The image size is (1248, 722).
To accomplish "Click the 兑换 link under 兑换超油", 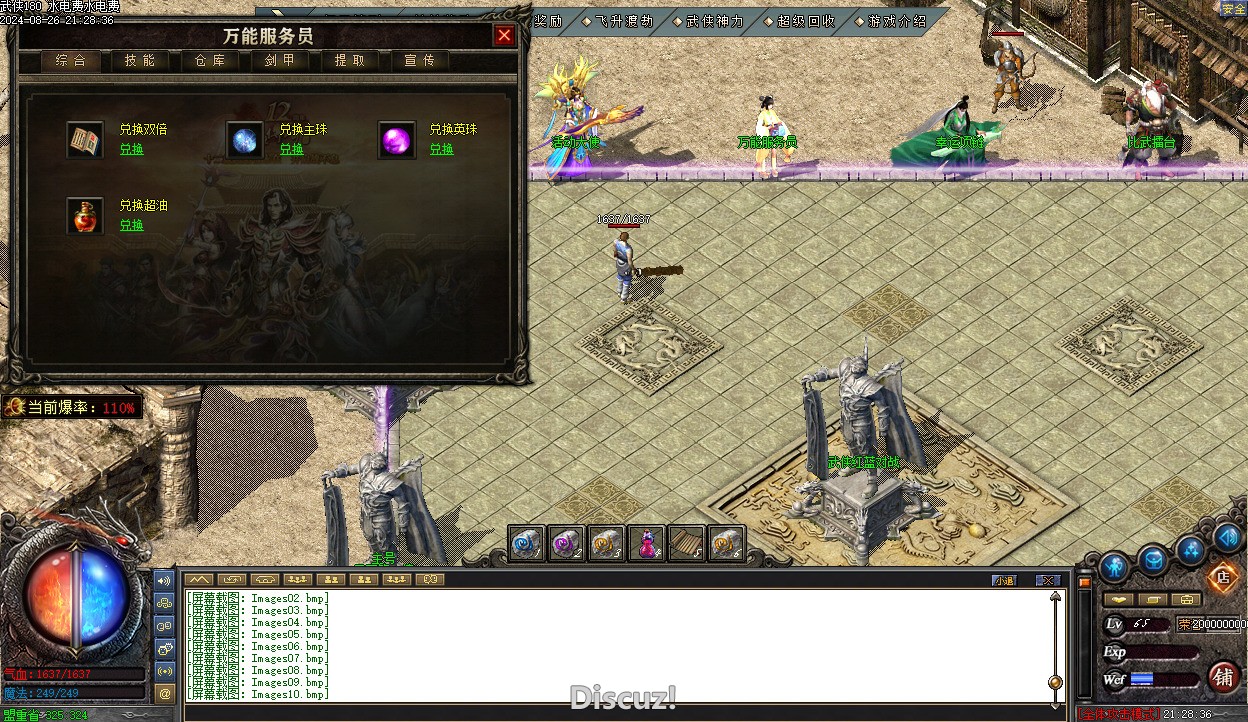I will [x=132, y=225].
